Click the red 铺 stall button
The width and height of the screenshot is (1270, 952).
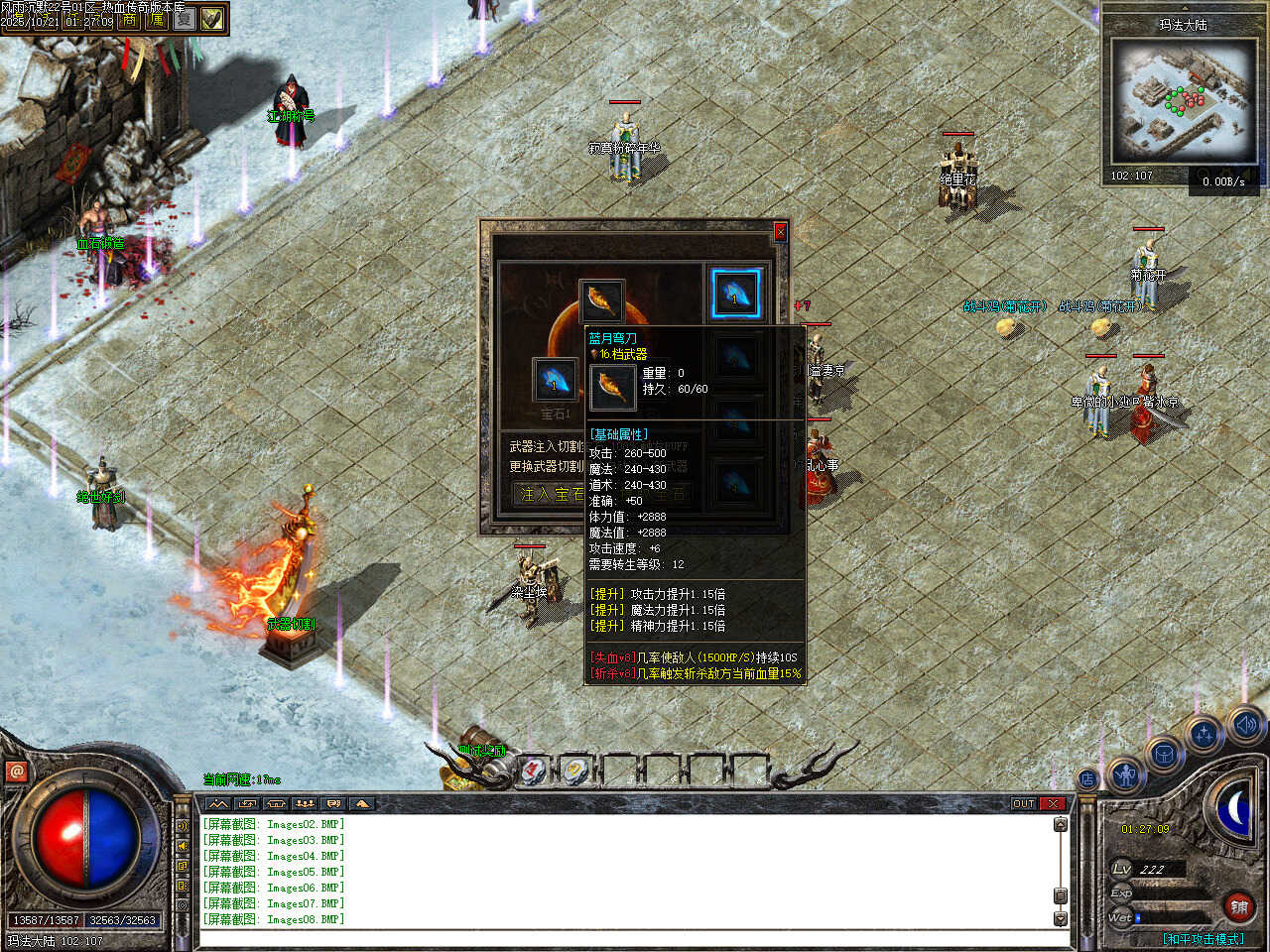(x=1239, y=906)
